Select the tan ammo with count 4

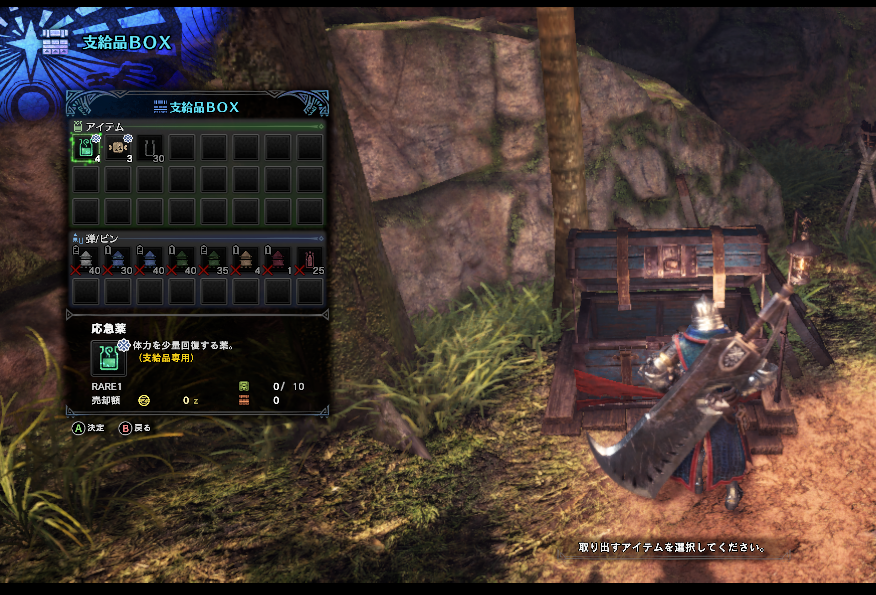pyautogui.click(x=246, y=260)
